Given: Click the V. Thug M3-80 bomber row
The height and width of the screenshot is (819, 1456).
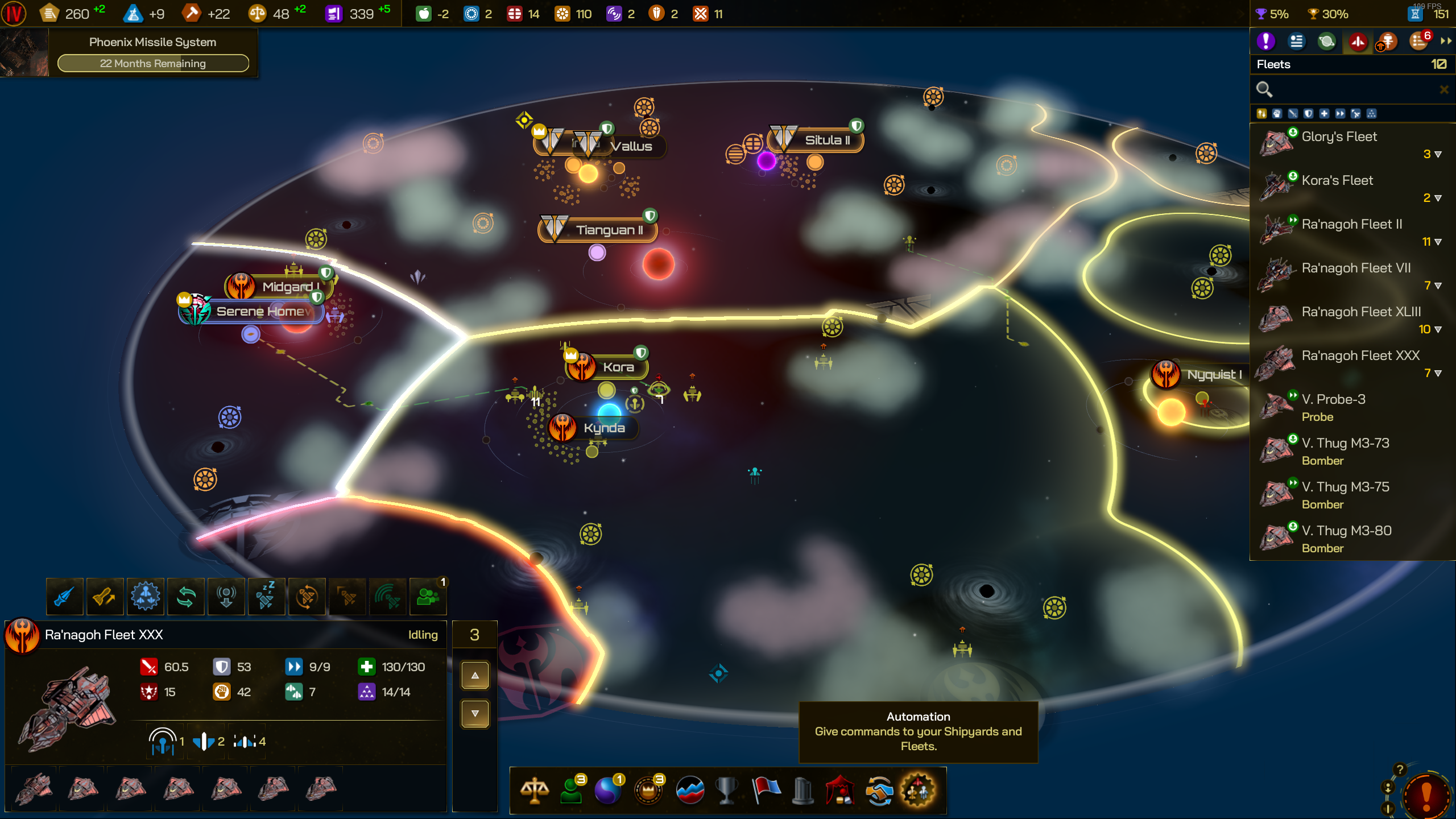Looking at the screenshot, I should pos(1346,531).
